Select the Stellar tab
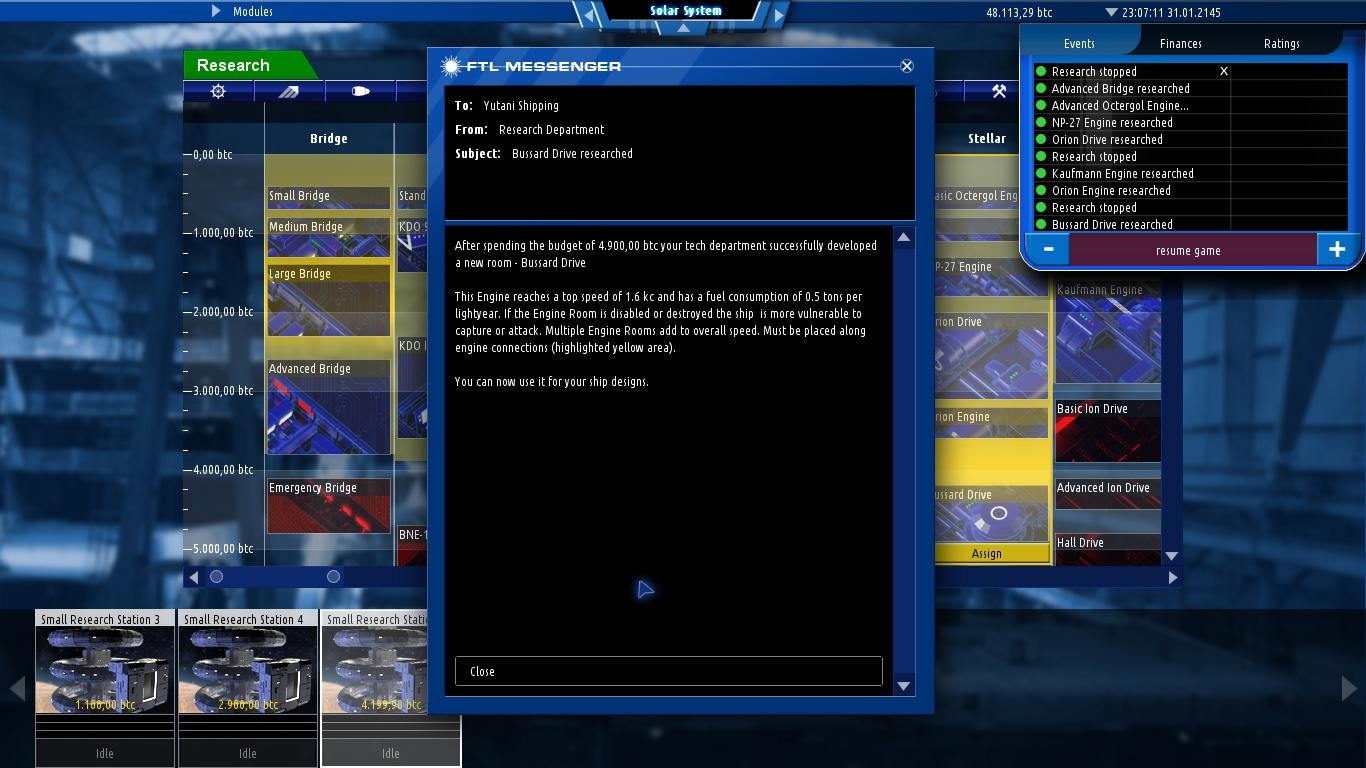The width and height of the screenshot is (1366, 768). [x=986, y=139]
